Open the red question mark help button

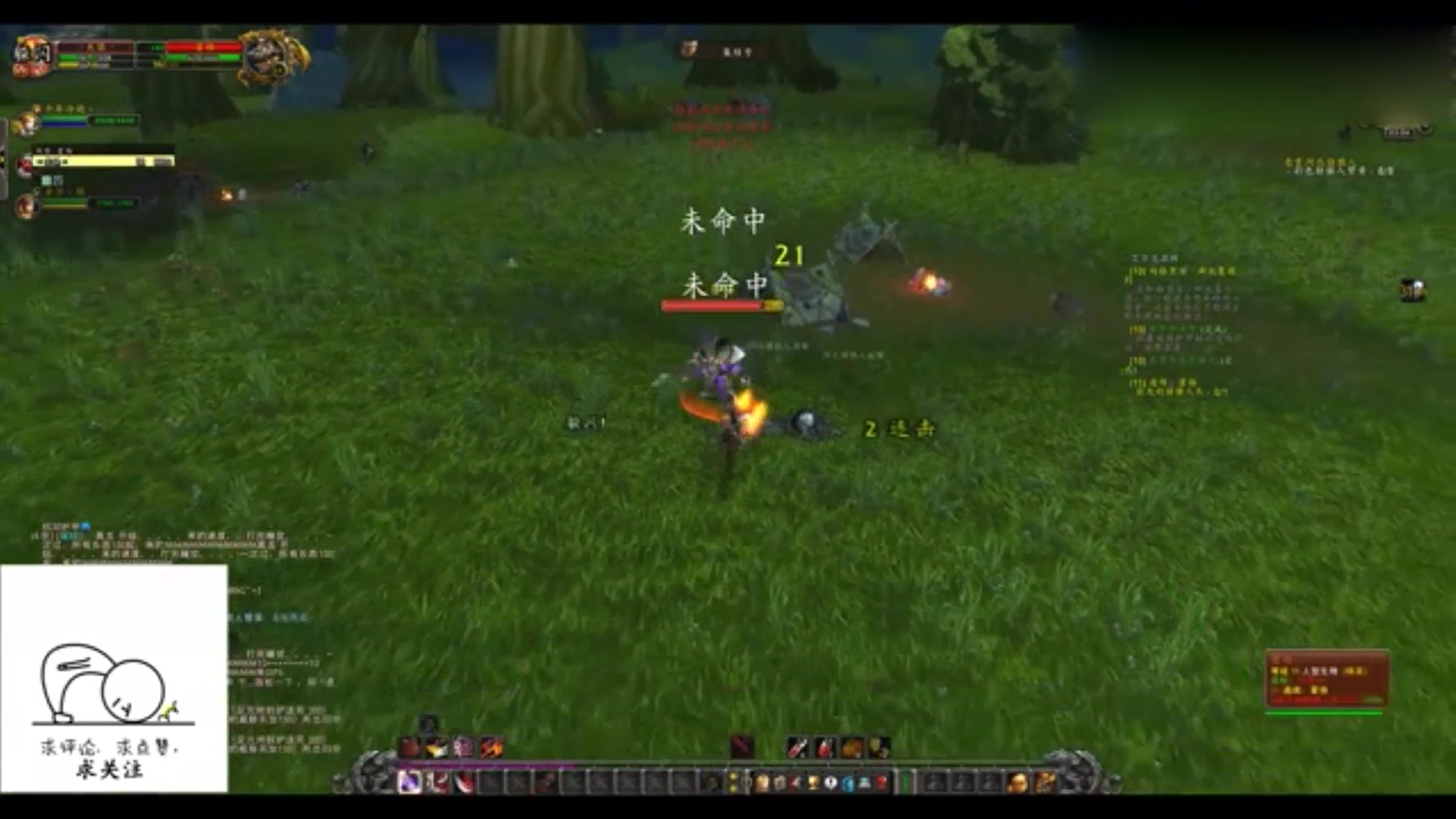(881, 783)
